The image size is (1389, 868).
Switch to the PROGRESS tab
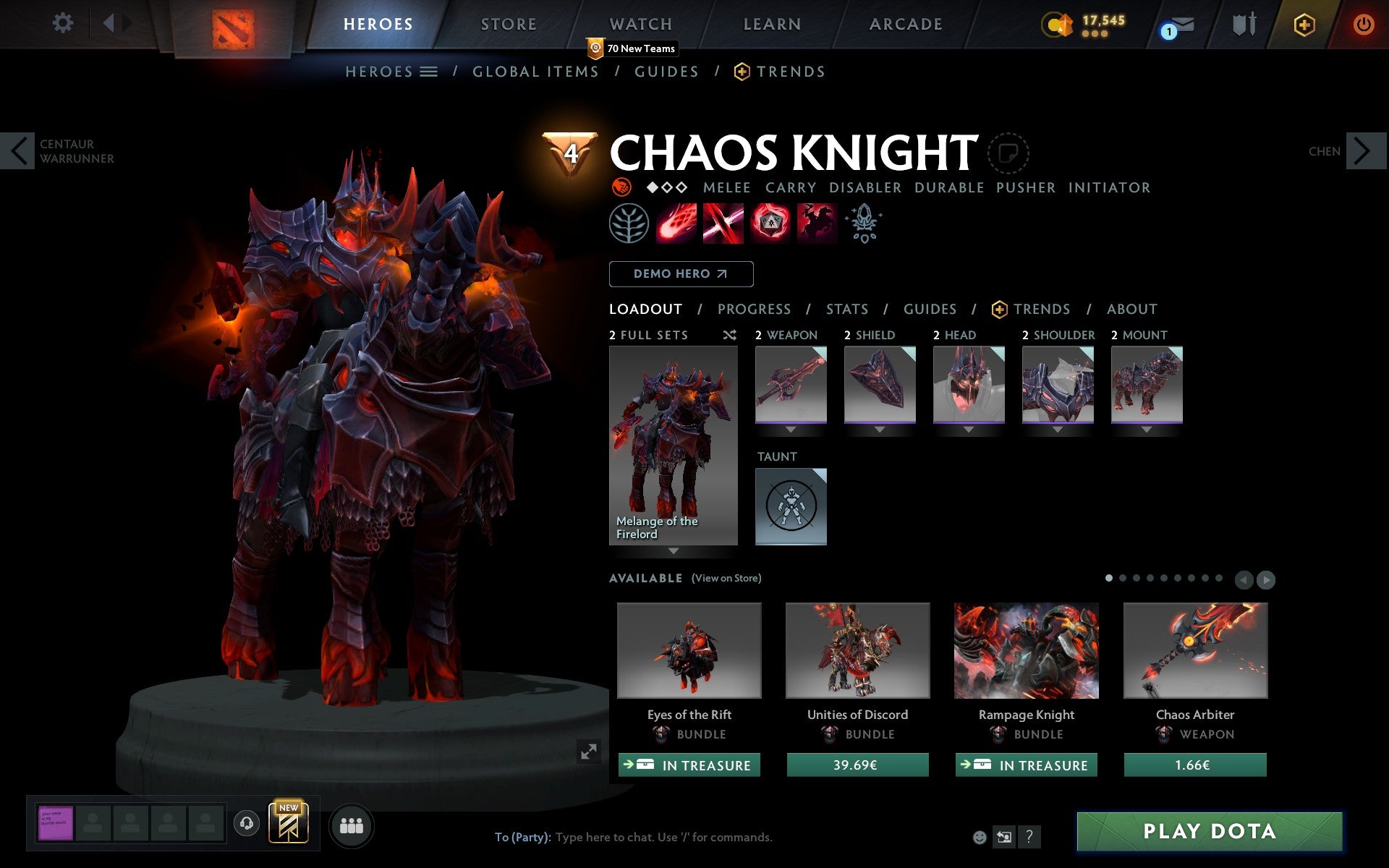[754, 309]
